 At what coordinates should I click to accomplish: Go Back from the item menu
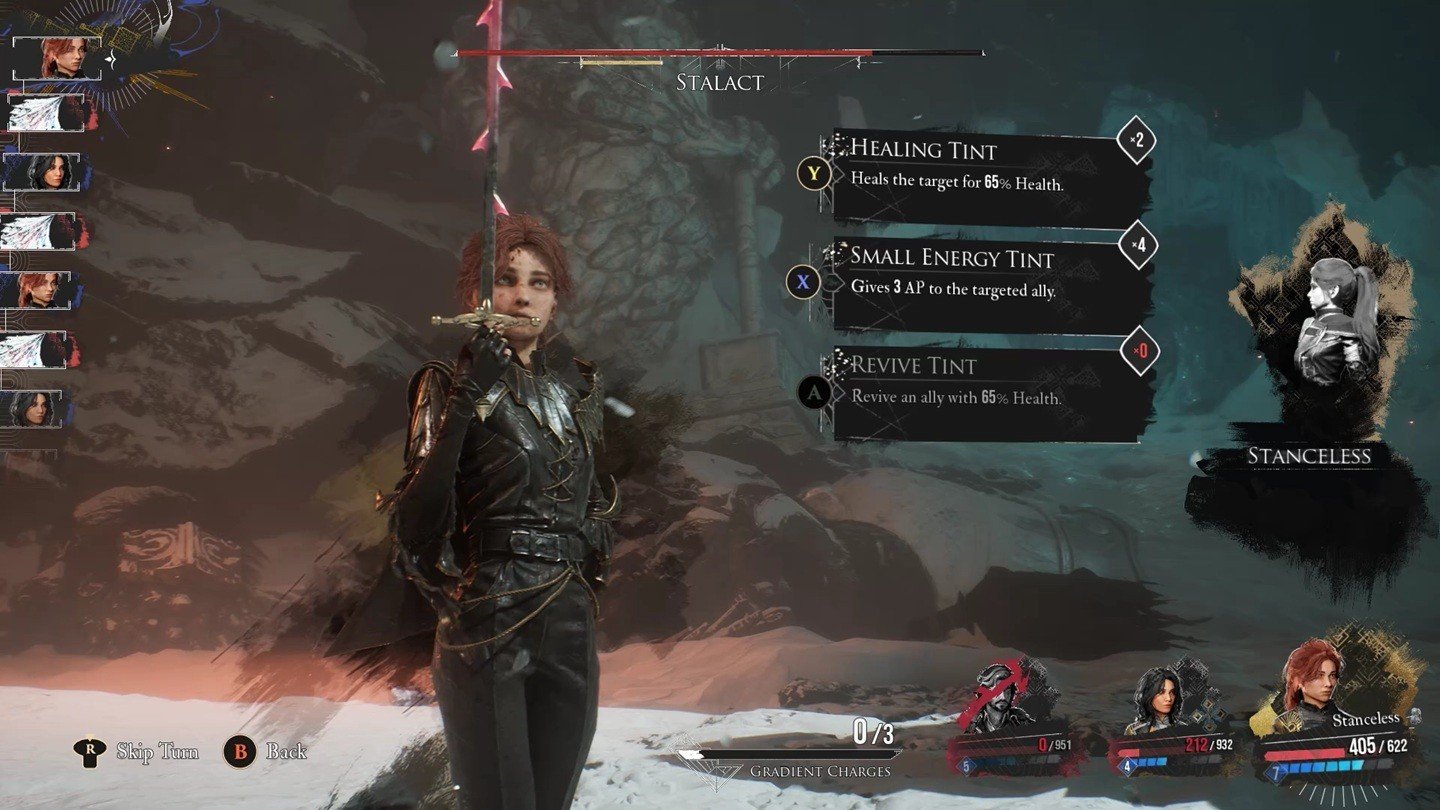click(x=268, y=751)
